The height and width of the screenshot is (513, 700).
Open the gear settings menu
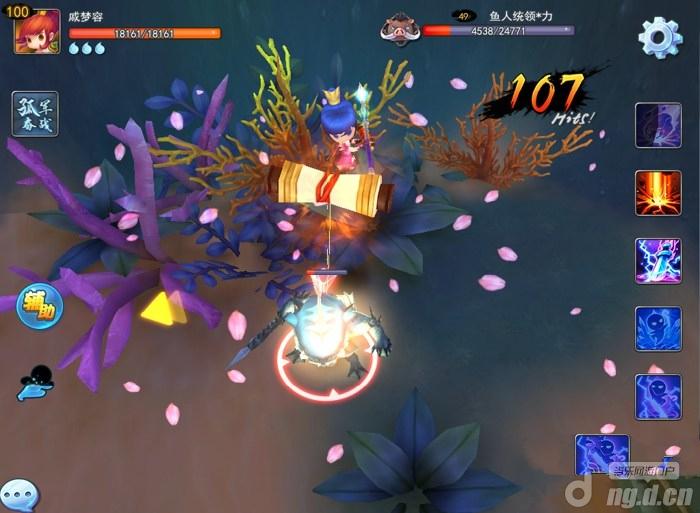pos(660,37)
